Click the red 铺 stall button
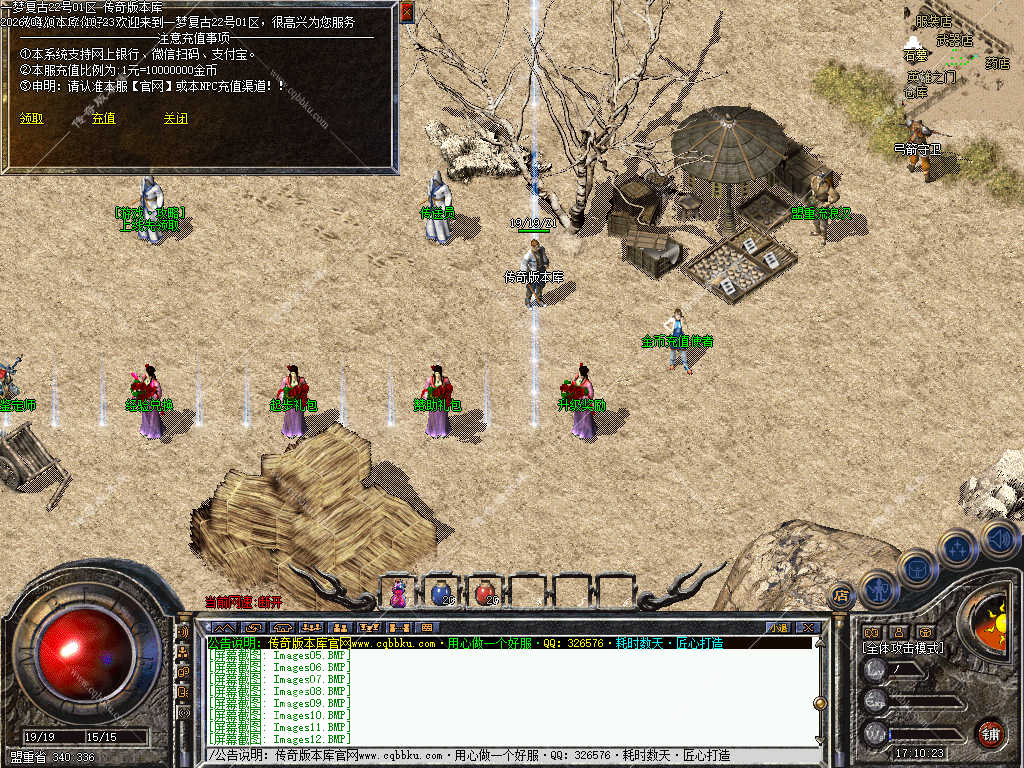 tap(990, 733)
